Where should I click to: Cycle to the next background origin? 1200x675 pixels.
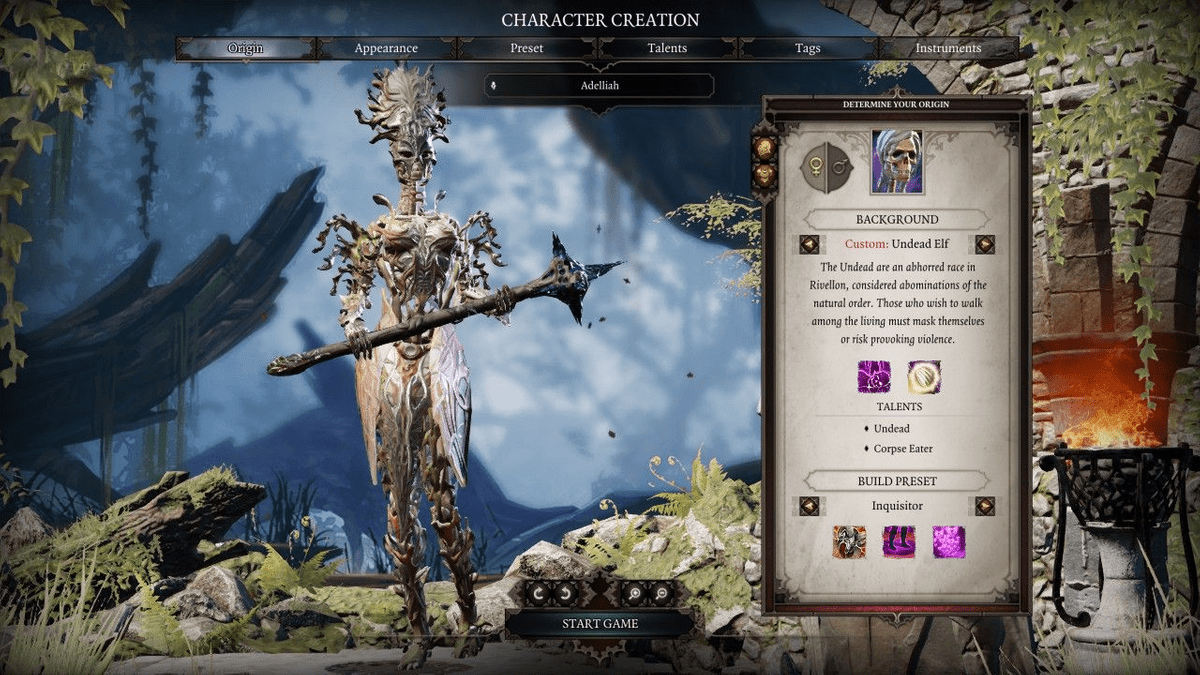point(985,244)
